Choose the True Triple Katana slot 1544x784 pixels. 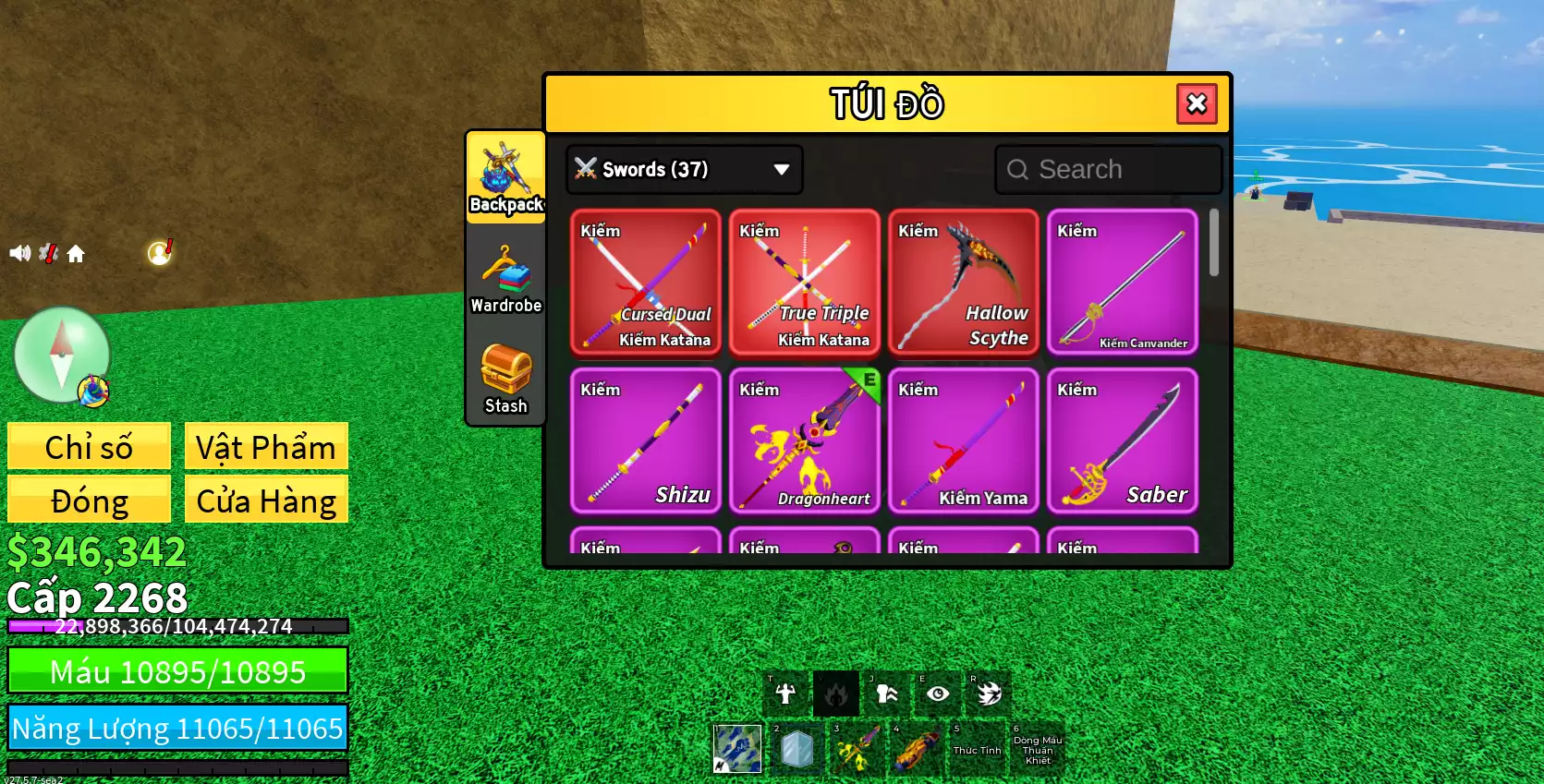805,283
